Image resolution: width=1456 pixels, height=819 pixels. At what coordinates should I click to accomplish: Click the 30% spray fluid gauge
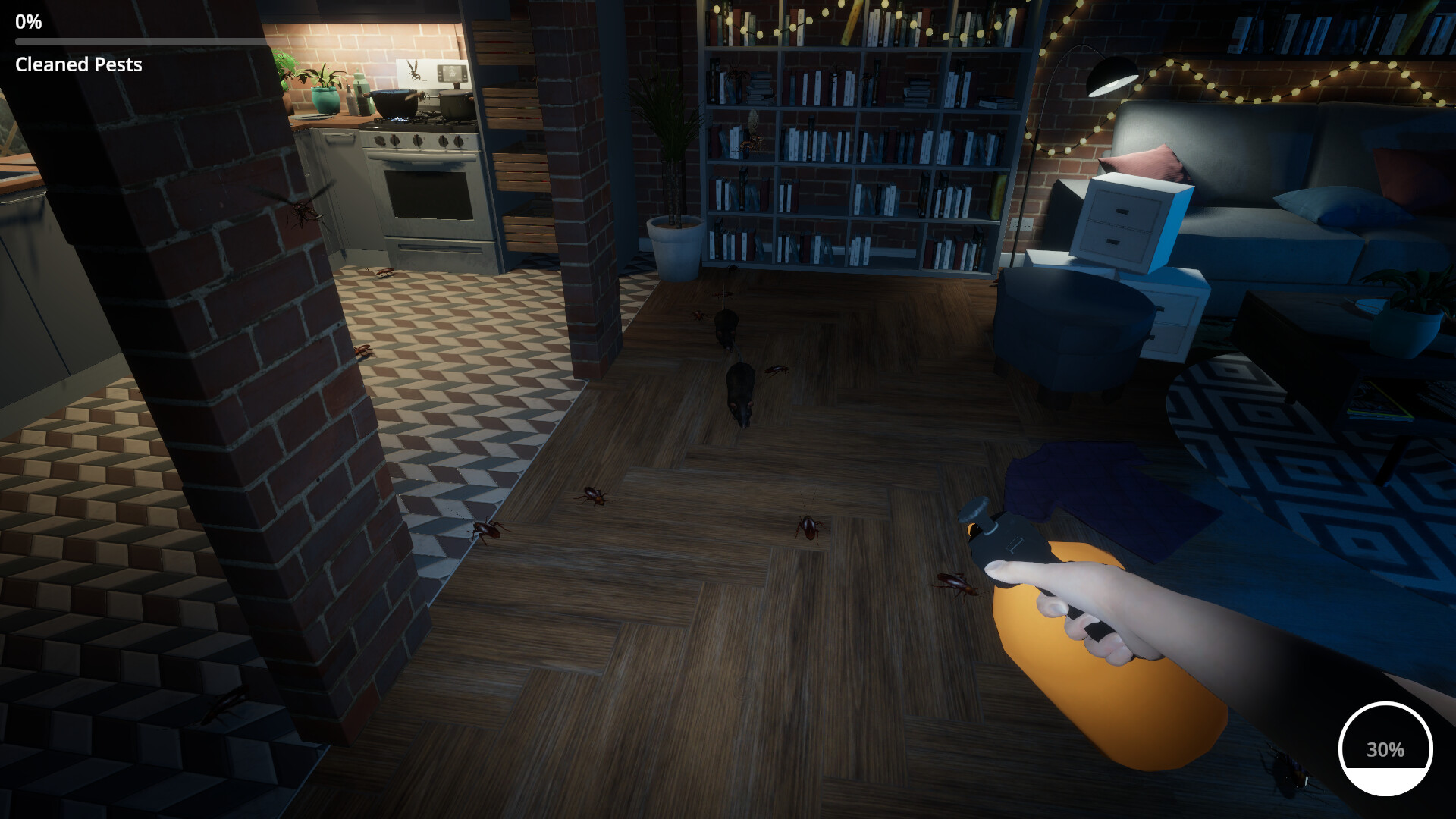coord(1385,750)
